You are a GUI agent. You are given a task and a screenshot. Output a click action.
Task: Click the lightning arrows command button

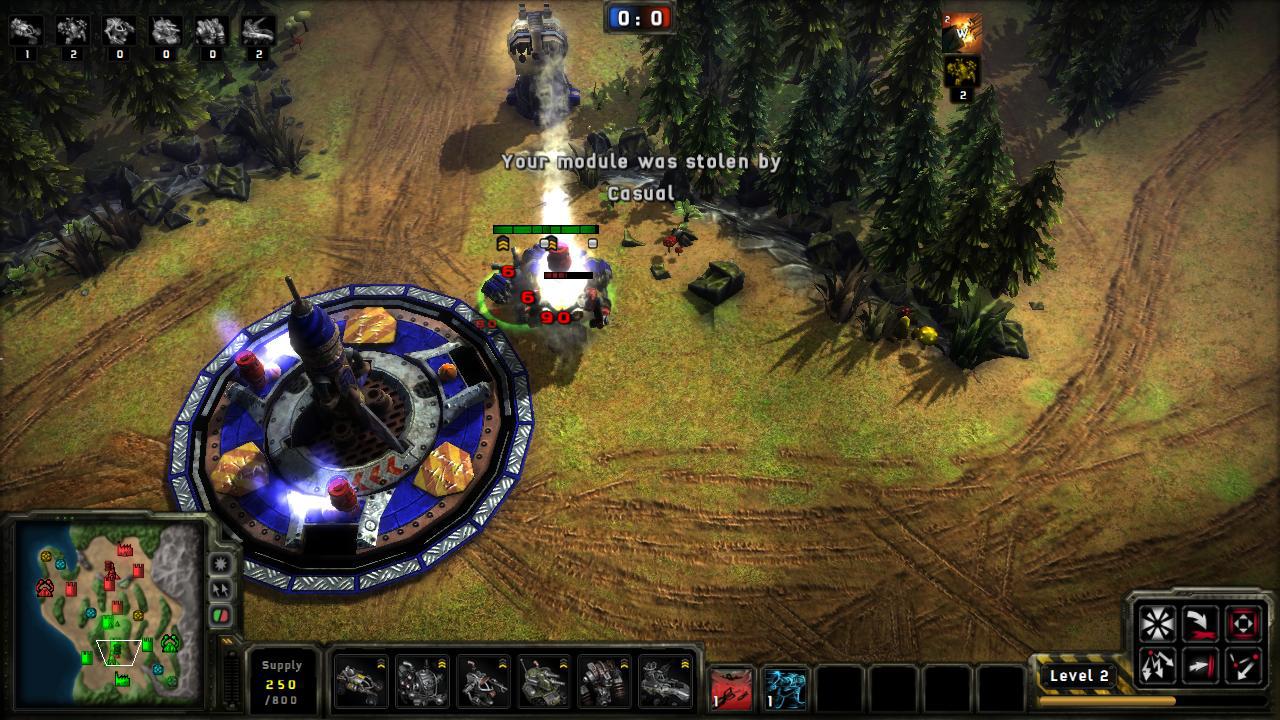1157,665
